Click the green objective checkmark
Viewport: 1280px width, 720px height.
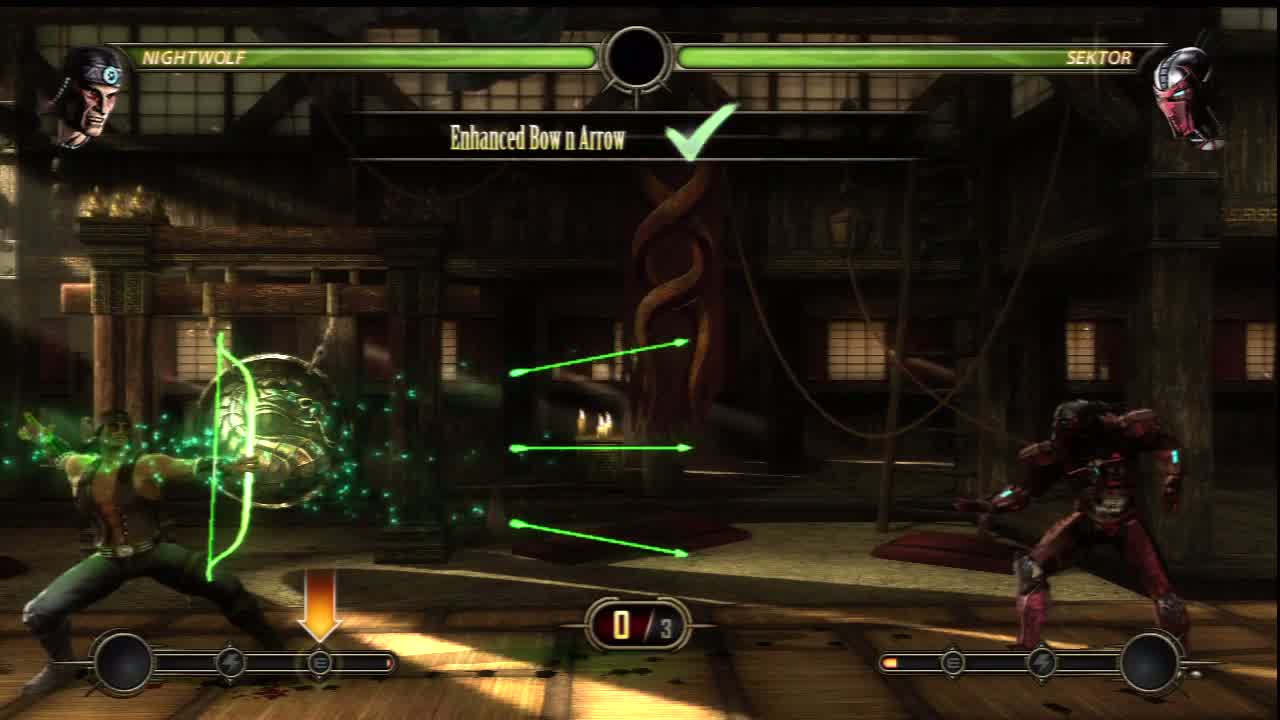(x=701, y=133)
